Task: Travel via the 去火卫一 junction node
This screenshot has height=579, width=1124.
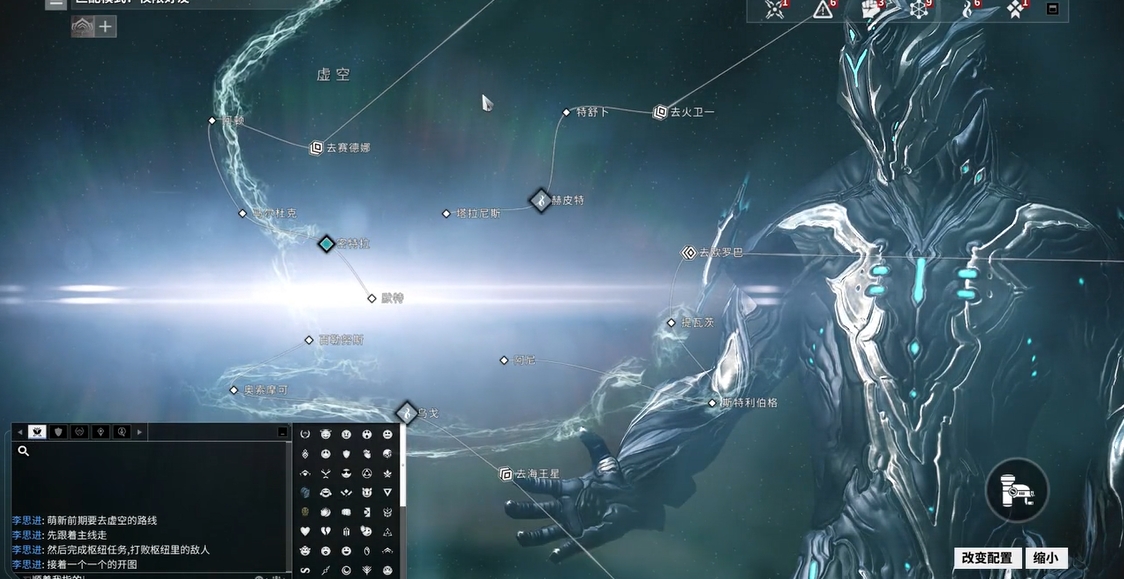Action: point(660,112)
